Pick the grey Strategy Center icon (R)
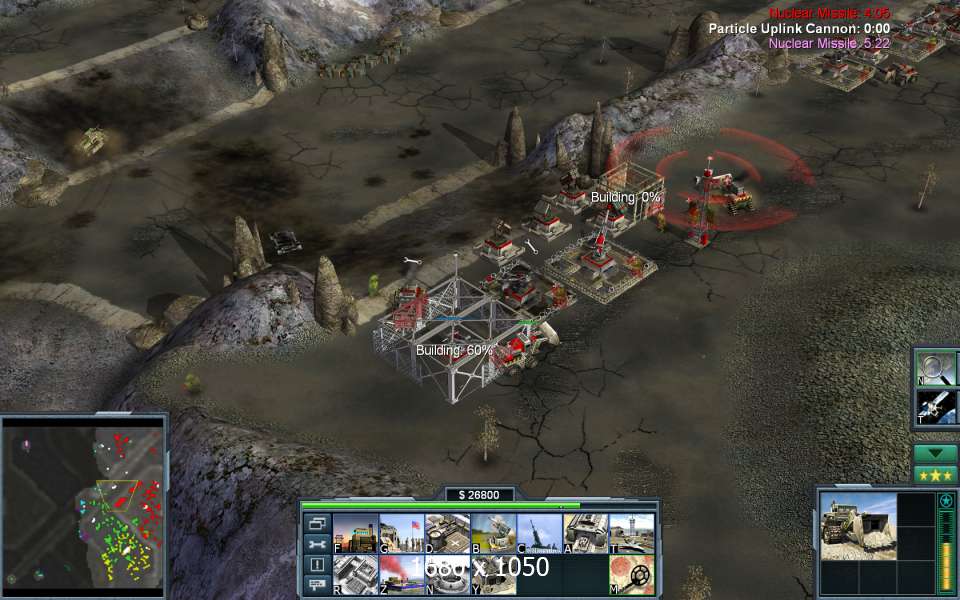This screenshot has height=600, width=960. tap(355, 575)
